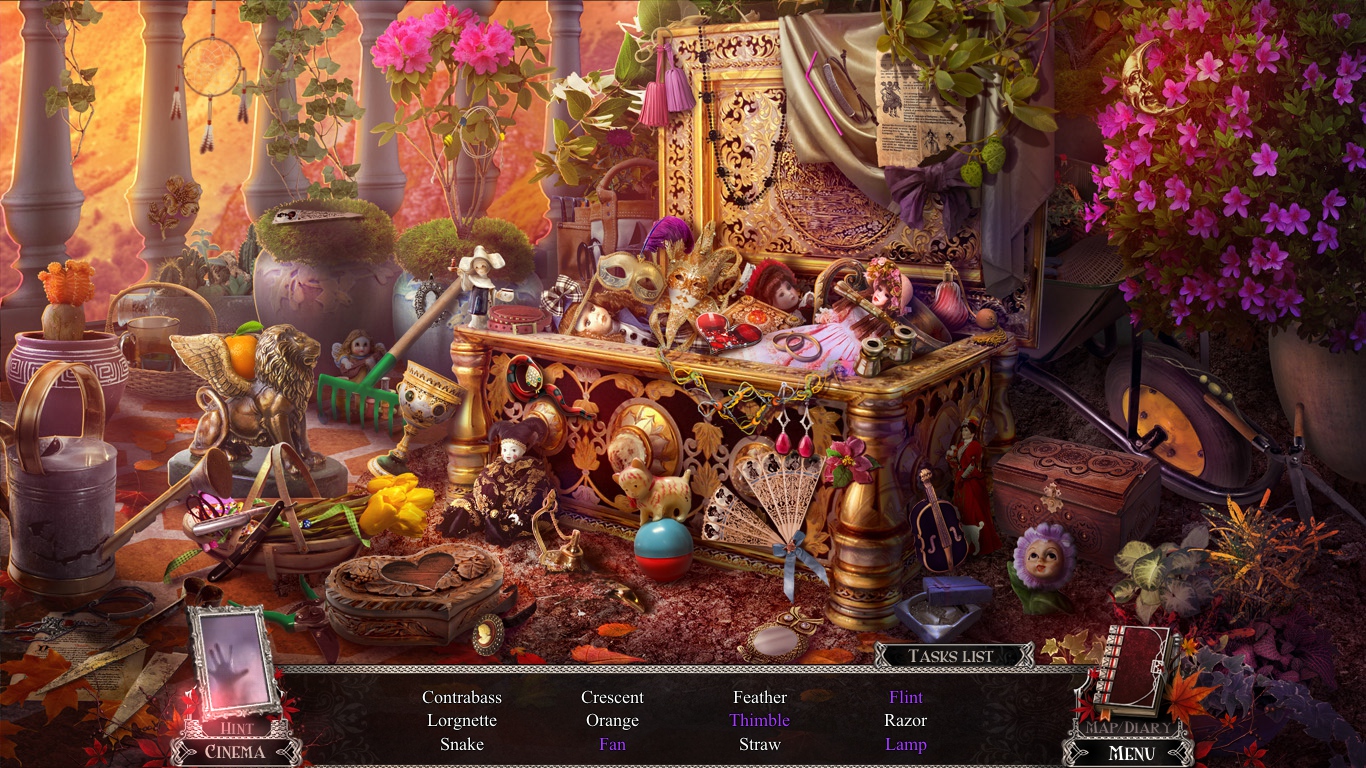The height and width of the screenshot is (768, 1366).
Task: Click 'Contrabass' in the word list
Action: tap(461, 697)
